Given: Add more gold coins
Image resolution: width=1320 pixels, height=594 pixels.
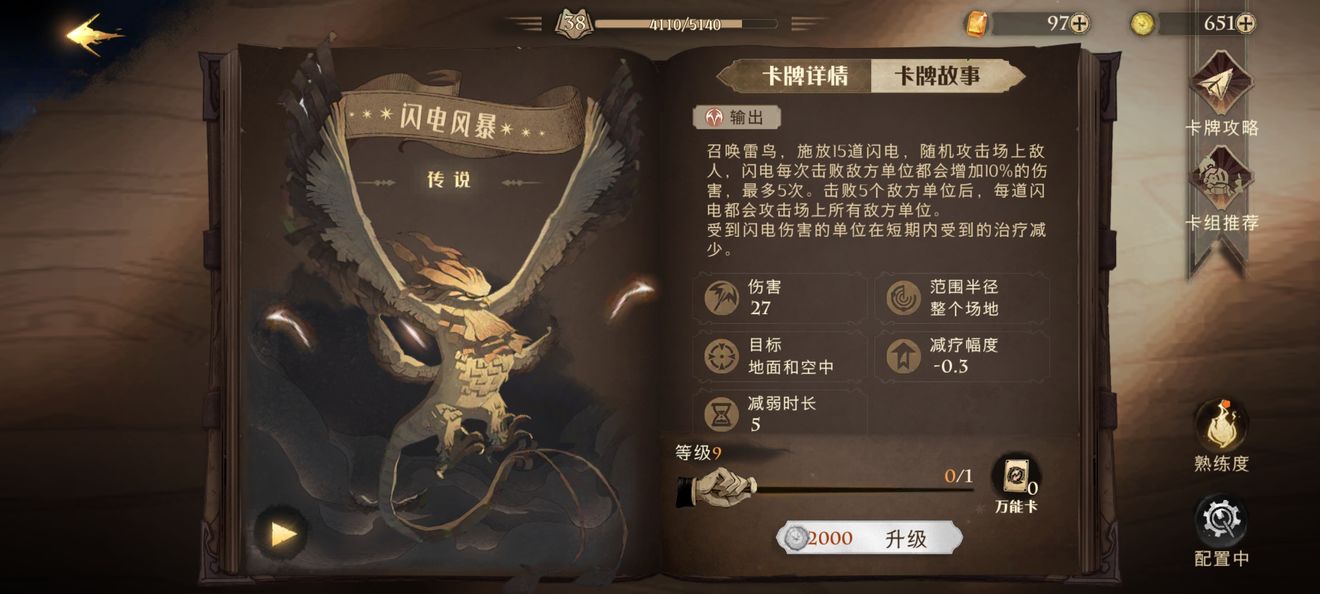Looking at the screenshot, I should click(x=1245, y=24).
